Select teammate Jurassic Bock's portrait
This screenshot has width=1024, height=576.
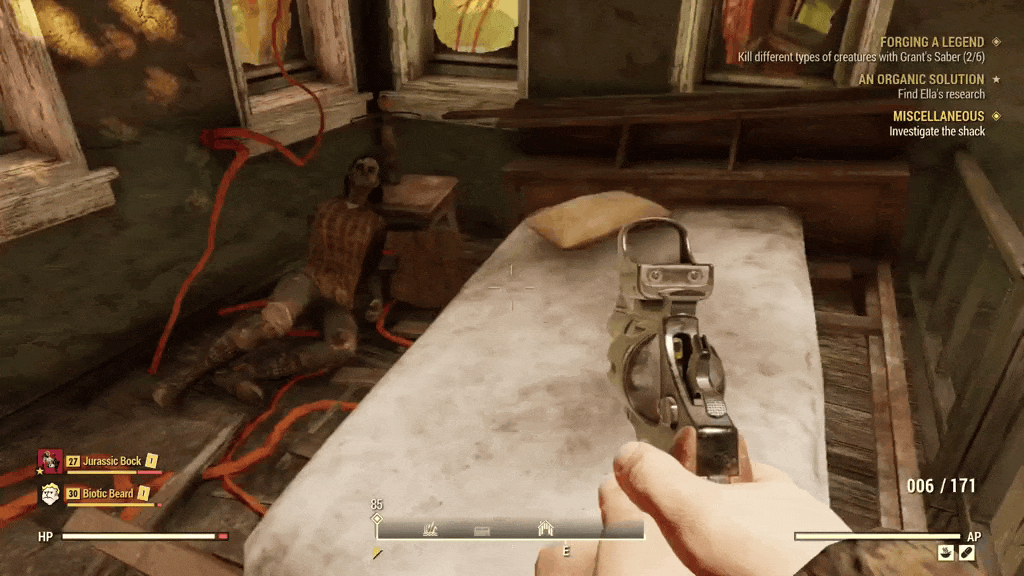[x=50, y=461]
